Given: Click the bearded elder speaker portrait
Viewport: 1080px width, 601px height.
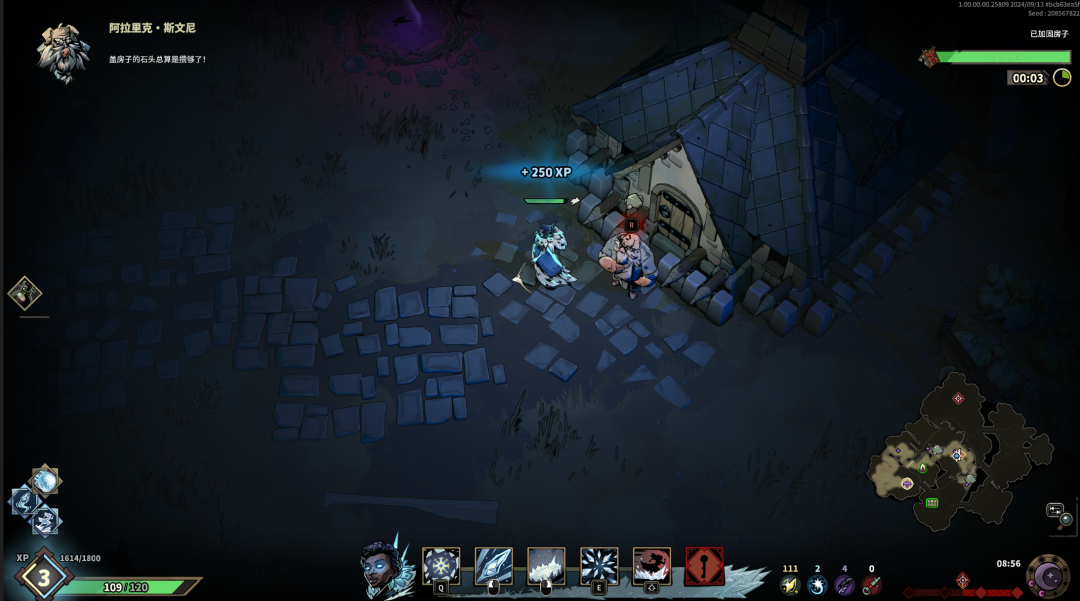Looking at the screenshot, I should click(x=63, y=50).
